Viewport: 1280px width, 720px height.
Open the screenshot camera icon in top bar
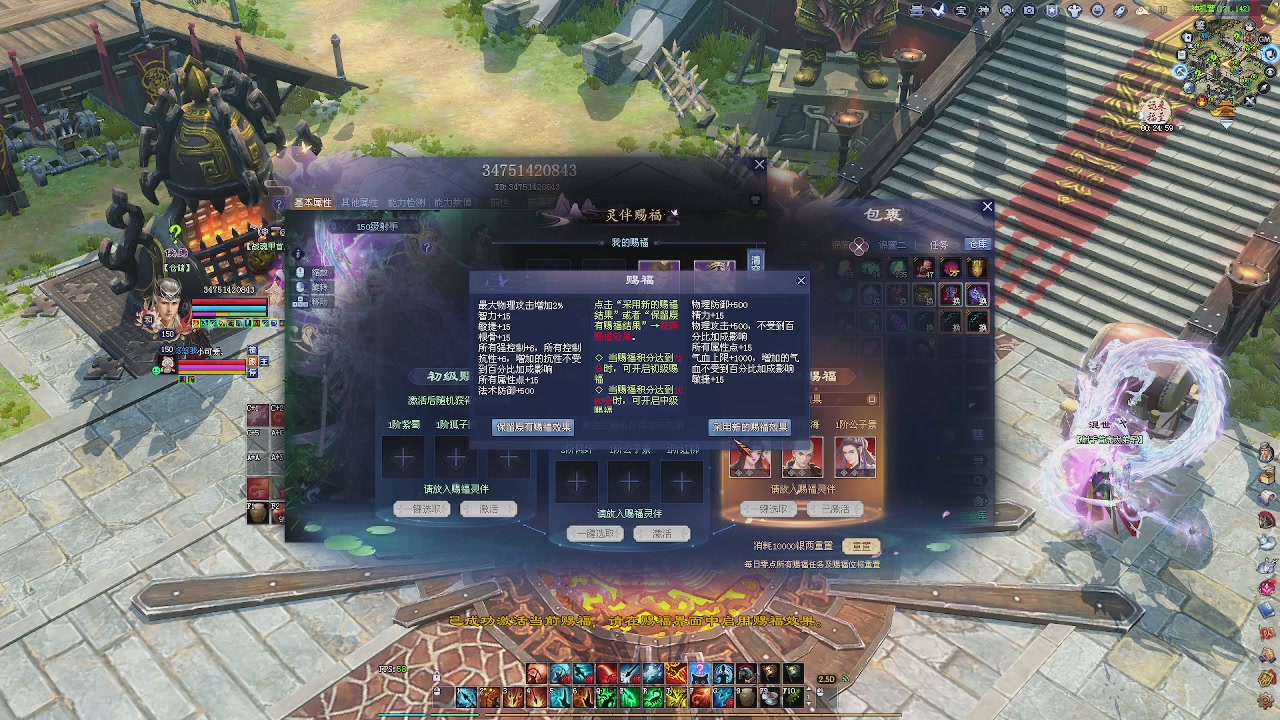[1029, 10]
